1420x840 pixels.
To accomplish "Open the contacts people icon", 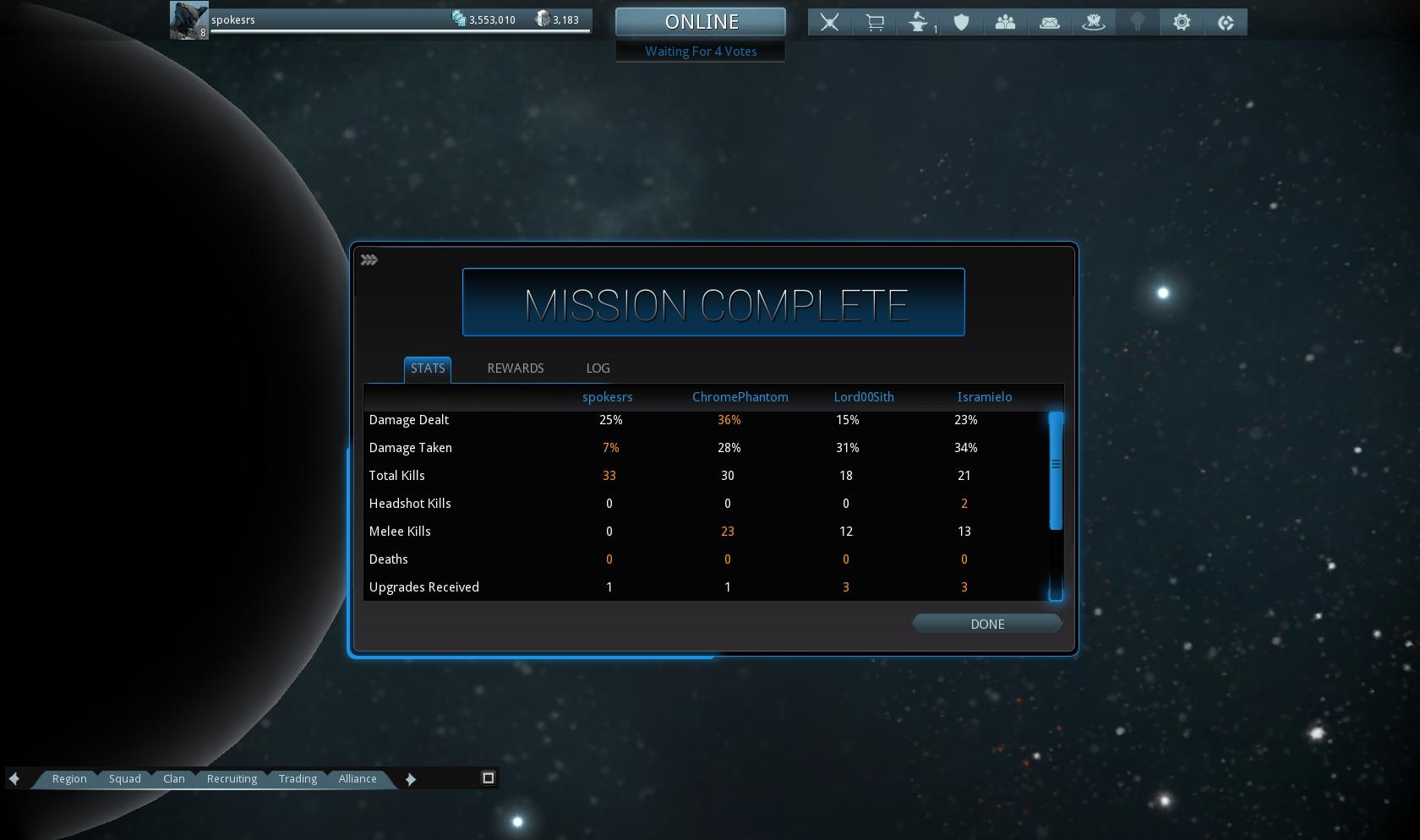I will click(1005, 23).
